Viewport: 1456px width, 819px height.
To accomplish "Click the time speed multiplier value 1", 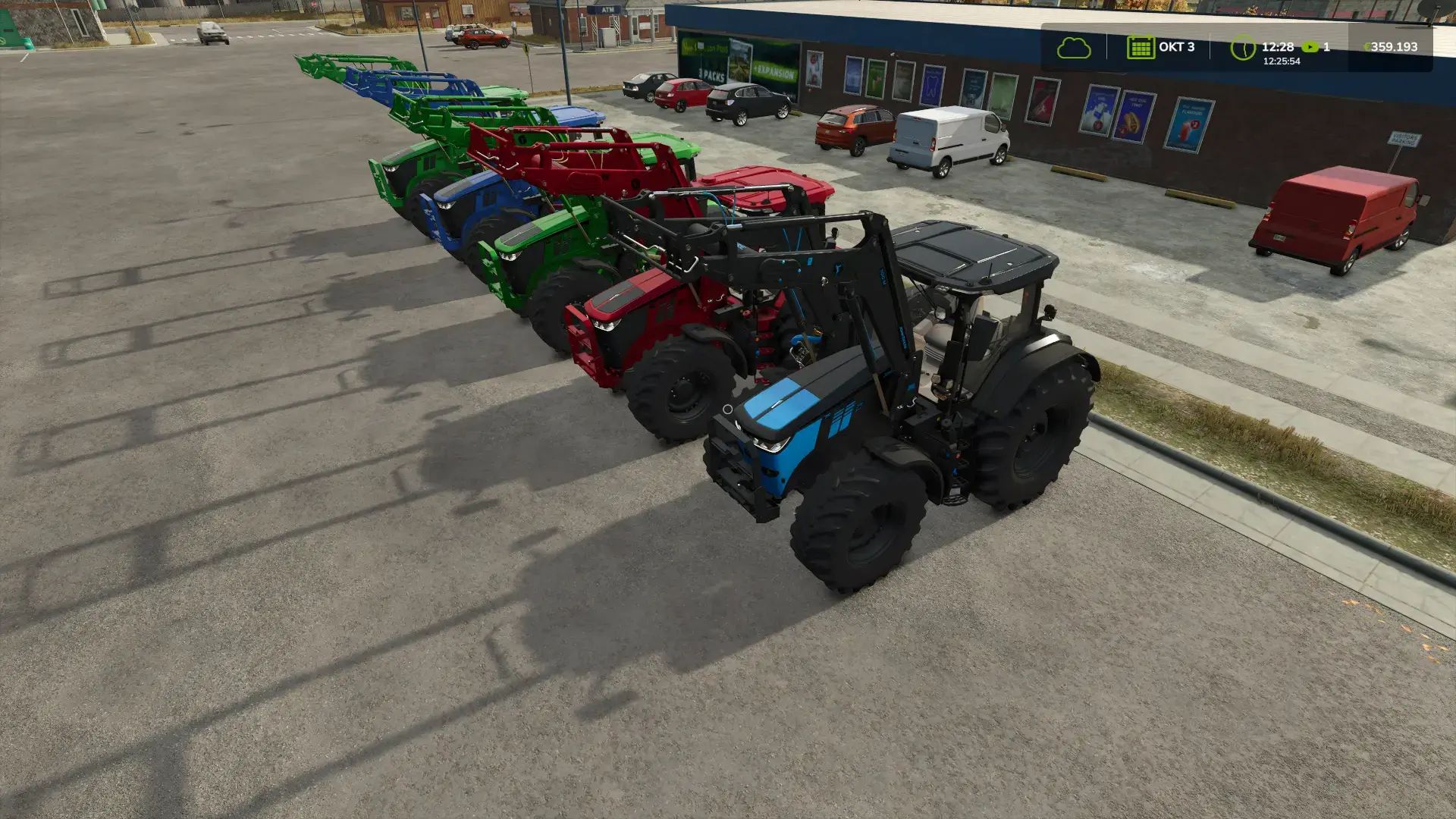I will [x=1327, y=46].
